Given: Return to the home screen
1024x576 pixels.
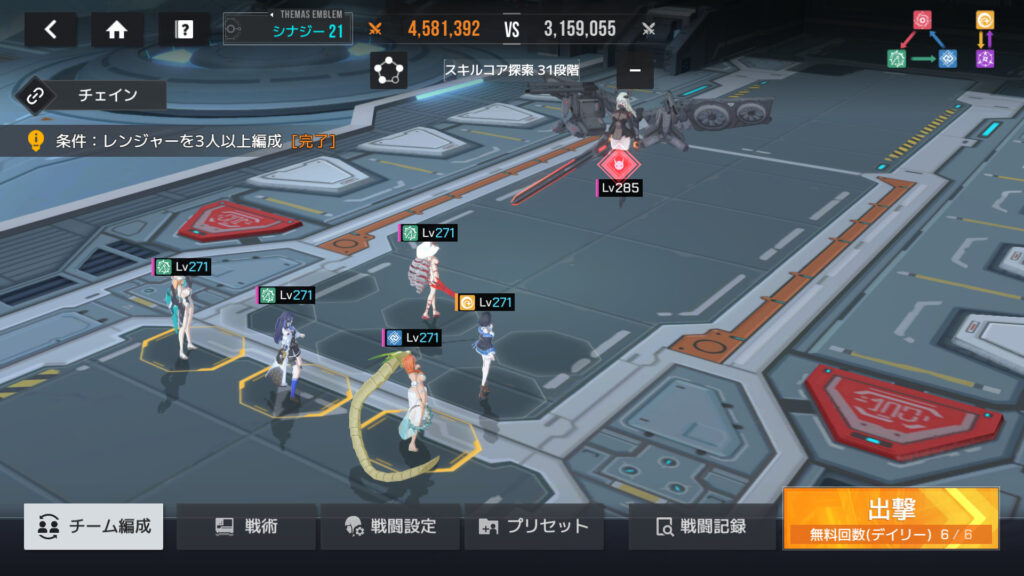Looking at the screenshot, I should 117,30.
